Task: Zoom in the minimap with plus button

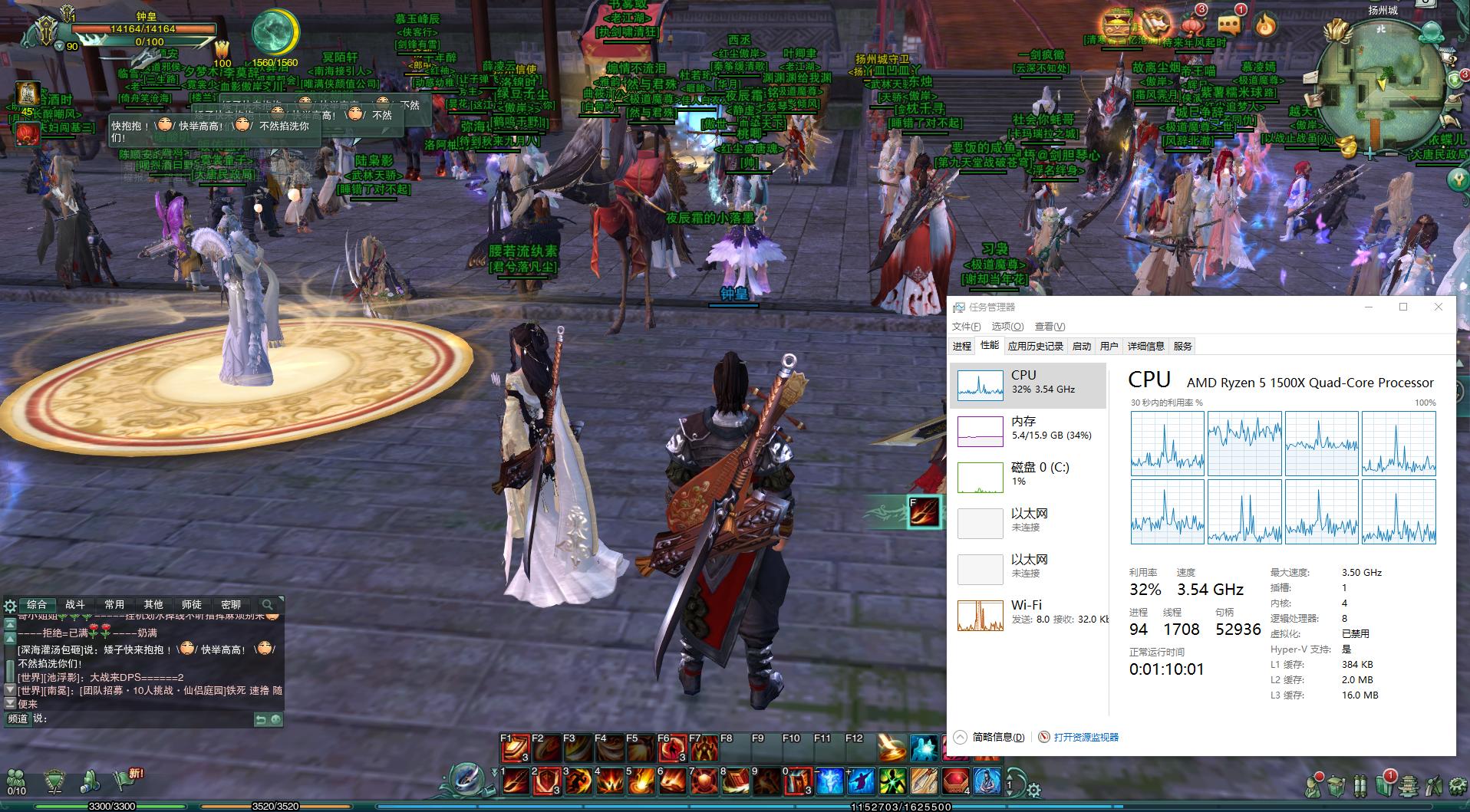Action: tap(1369, 153)
